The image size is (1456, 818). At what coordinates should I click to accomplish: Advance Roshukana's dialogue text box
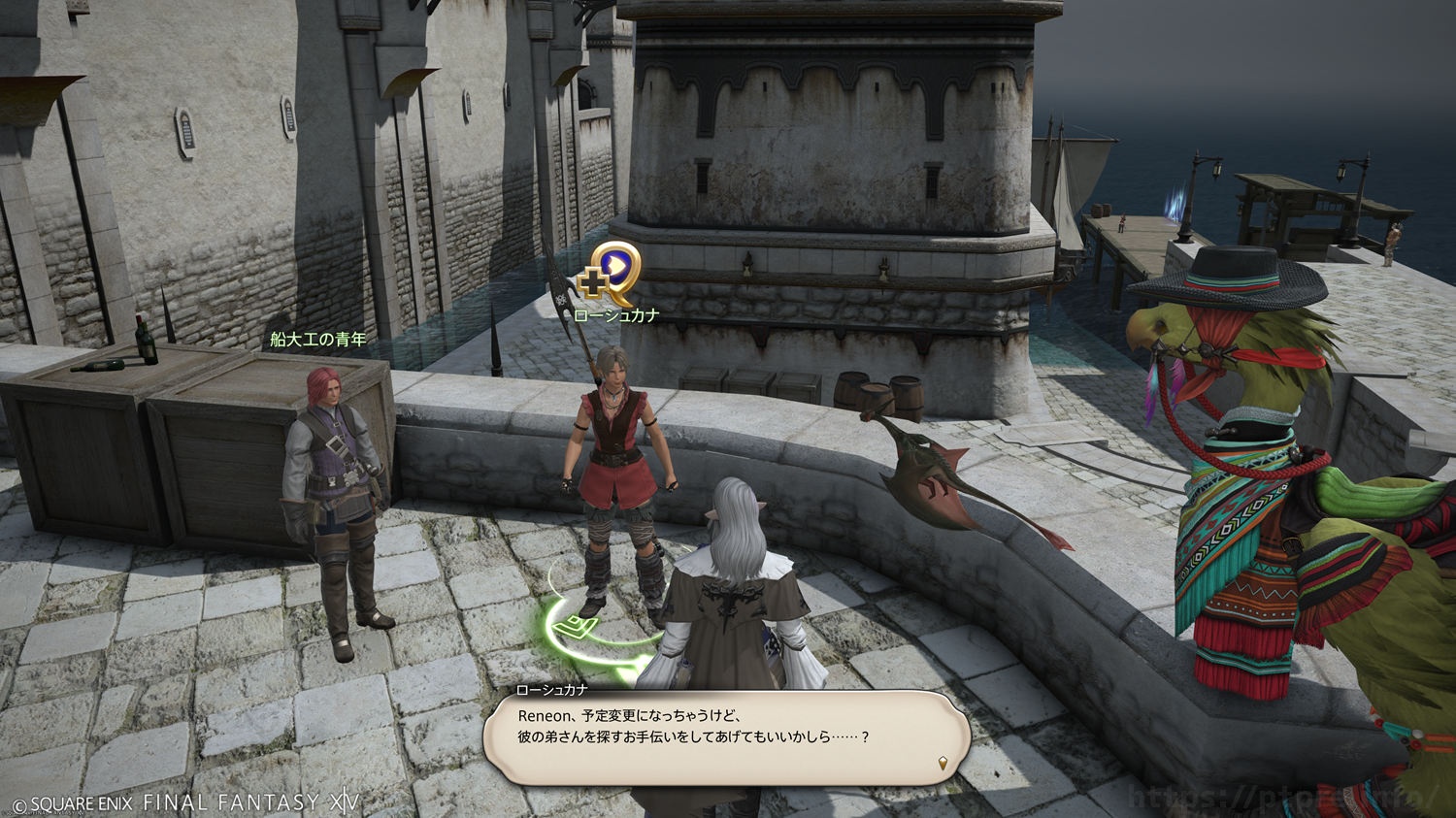click(726, 737)
